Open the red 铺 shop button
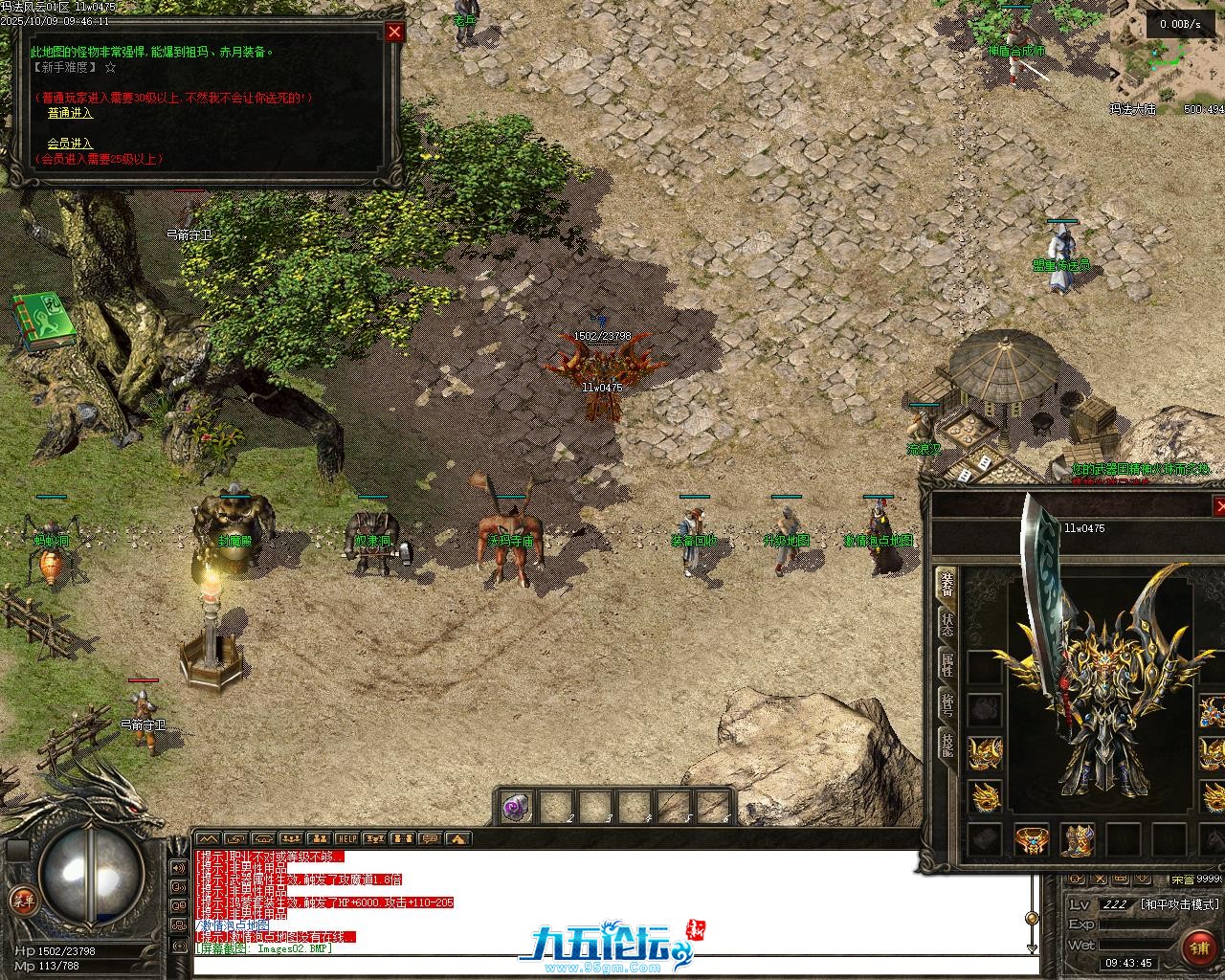The image size is (1225, 980). (1199, 947)
